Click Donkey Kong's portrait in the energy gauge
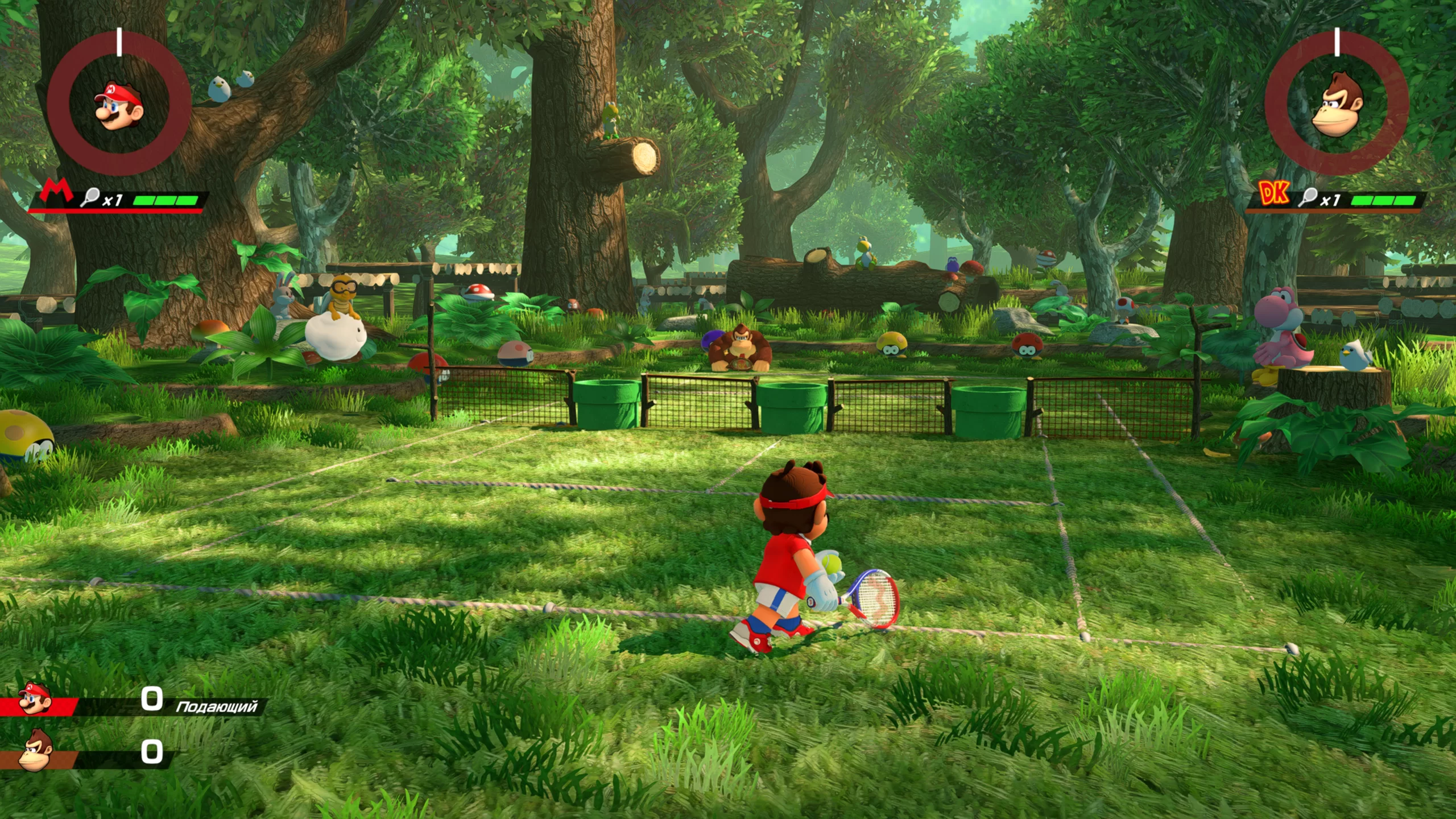1456x819 pixels. [1337, 105]
